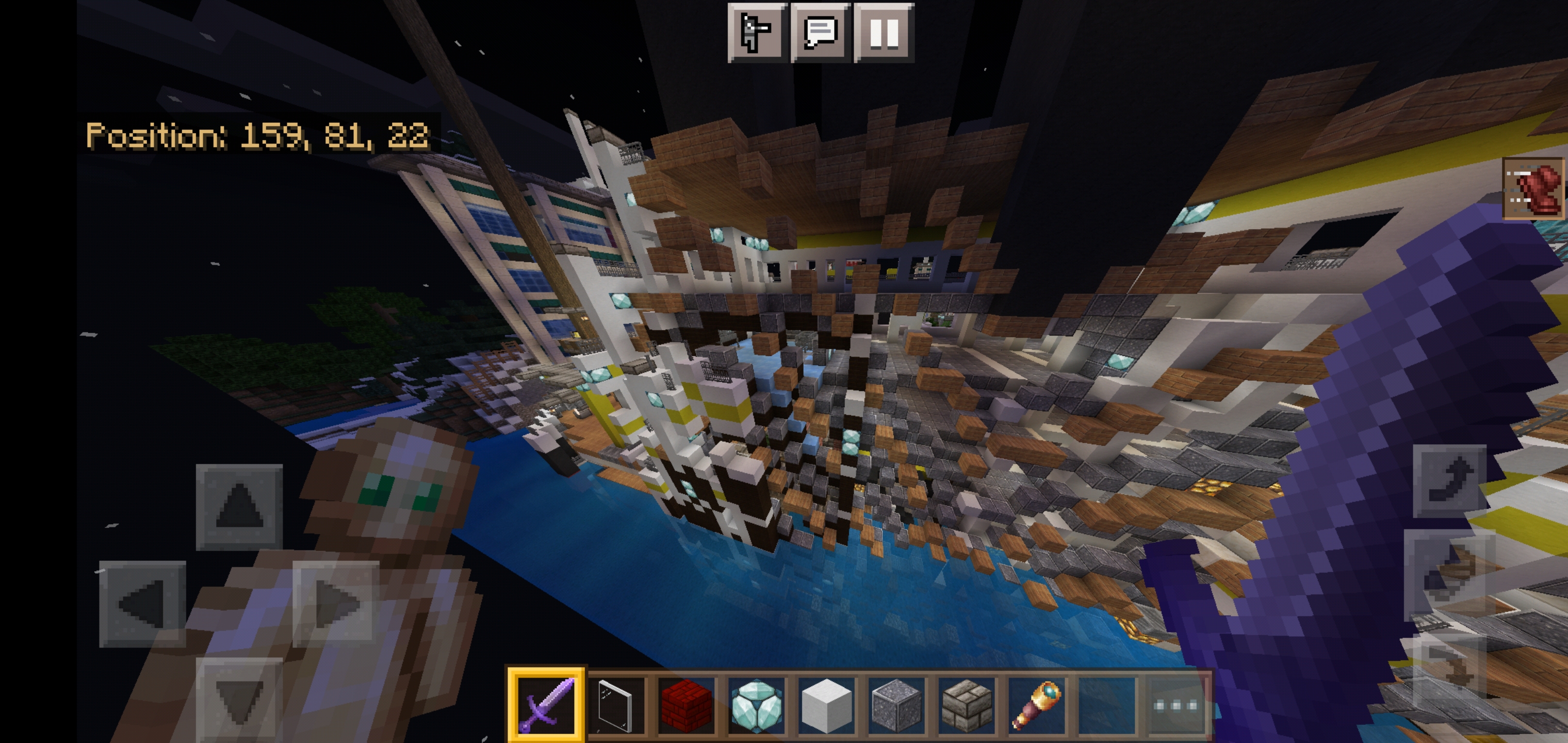Tap the fly up arrow button

pos(1449,480)
